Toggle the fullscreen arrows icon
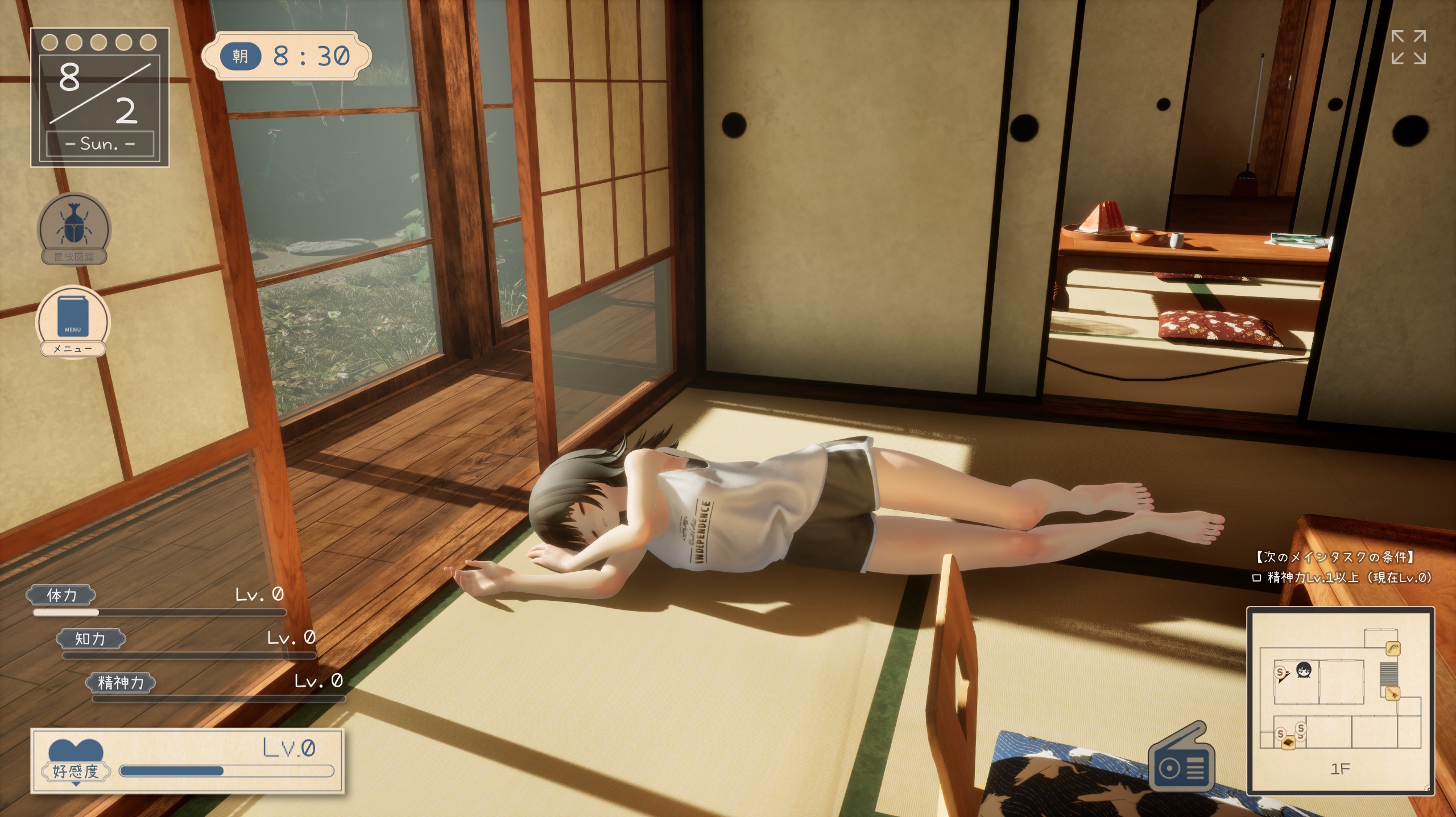1456x817 pixels. (1408, 47)
